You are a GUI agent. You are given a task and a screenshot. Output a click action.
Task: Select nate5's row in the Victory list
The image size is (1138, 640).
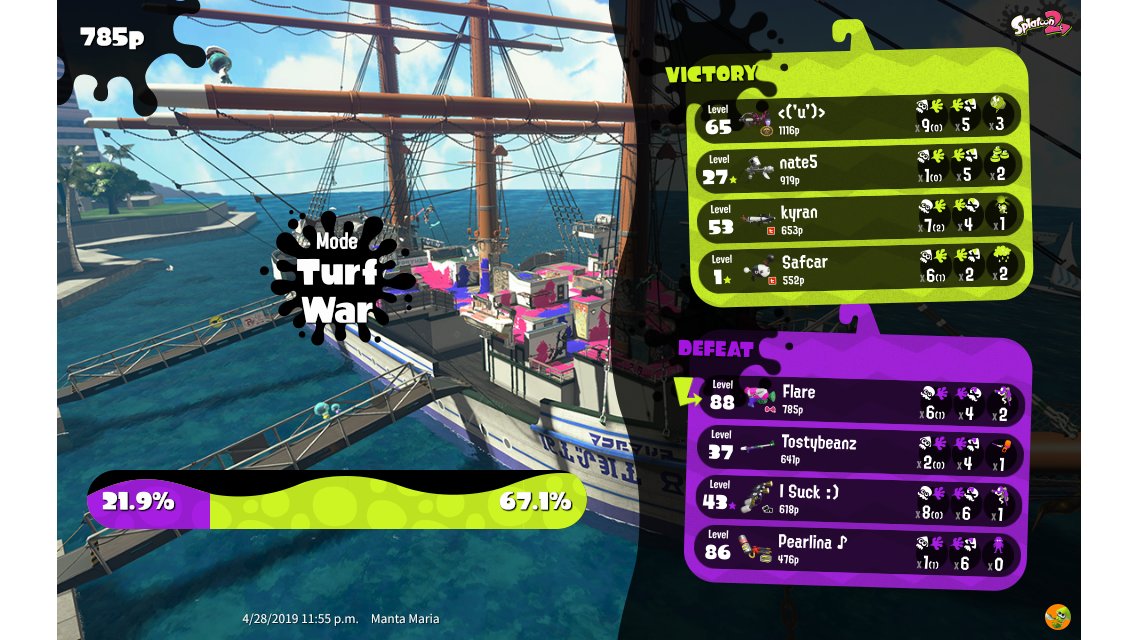click(858, 167)
